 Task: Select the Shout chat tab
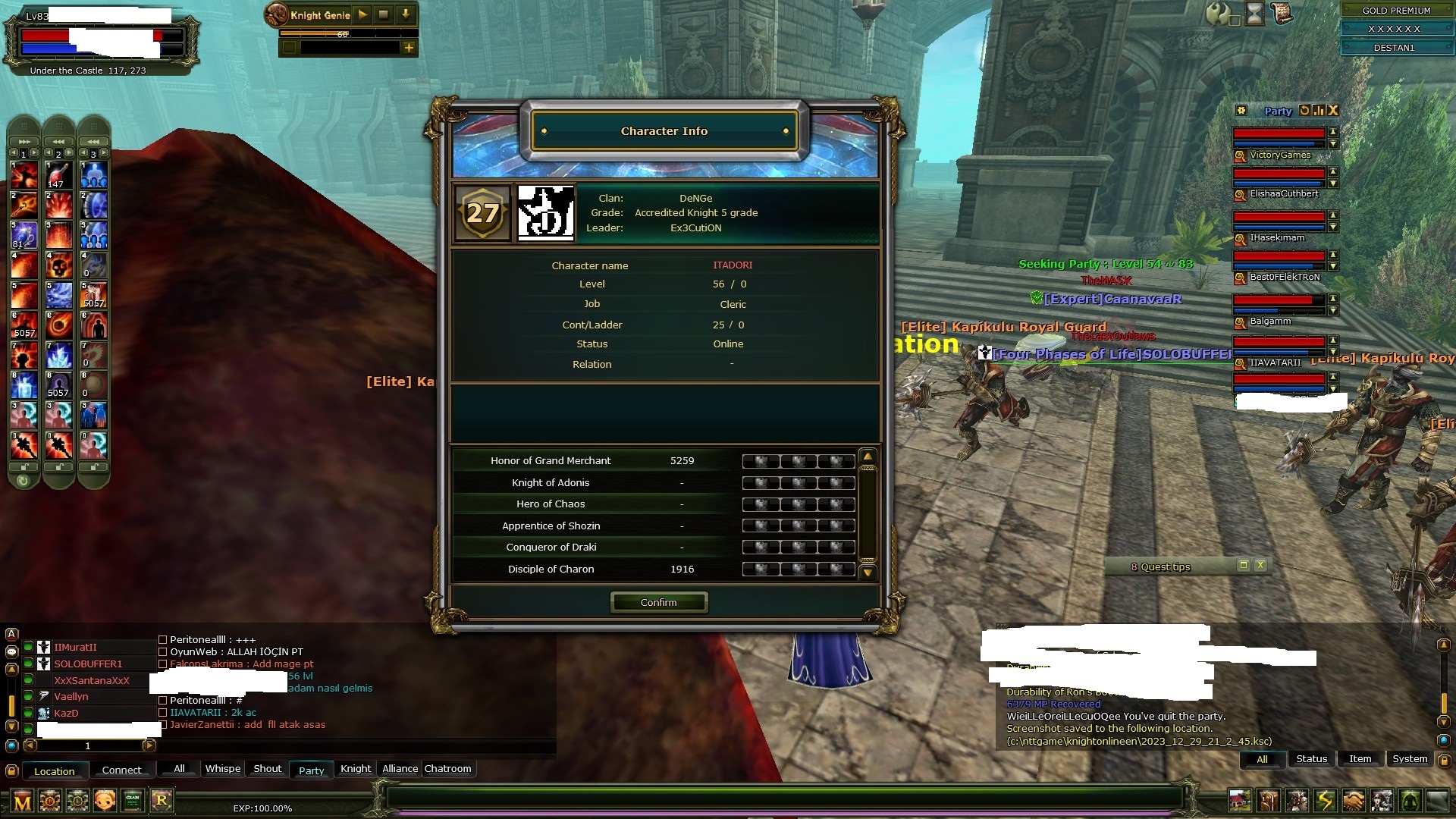(x=267, y=768)
